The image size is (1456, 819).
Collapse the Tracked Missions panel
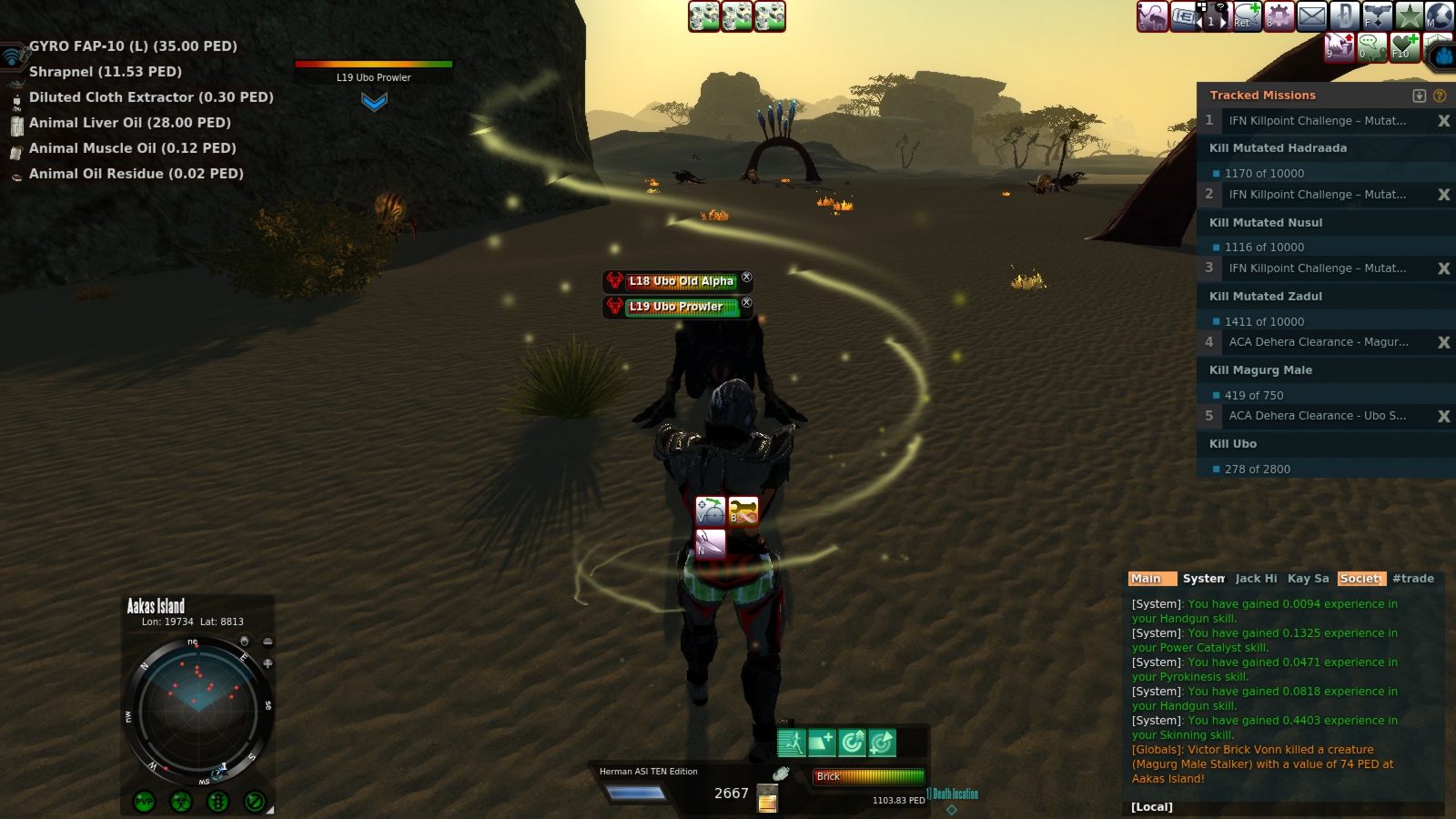pyautogui.click(x=1419, y=96)
